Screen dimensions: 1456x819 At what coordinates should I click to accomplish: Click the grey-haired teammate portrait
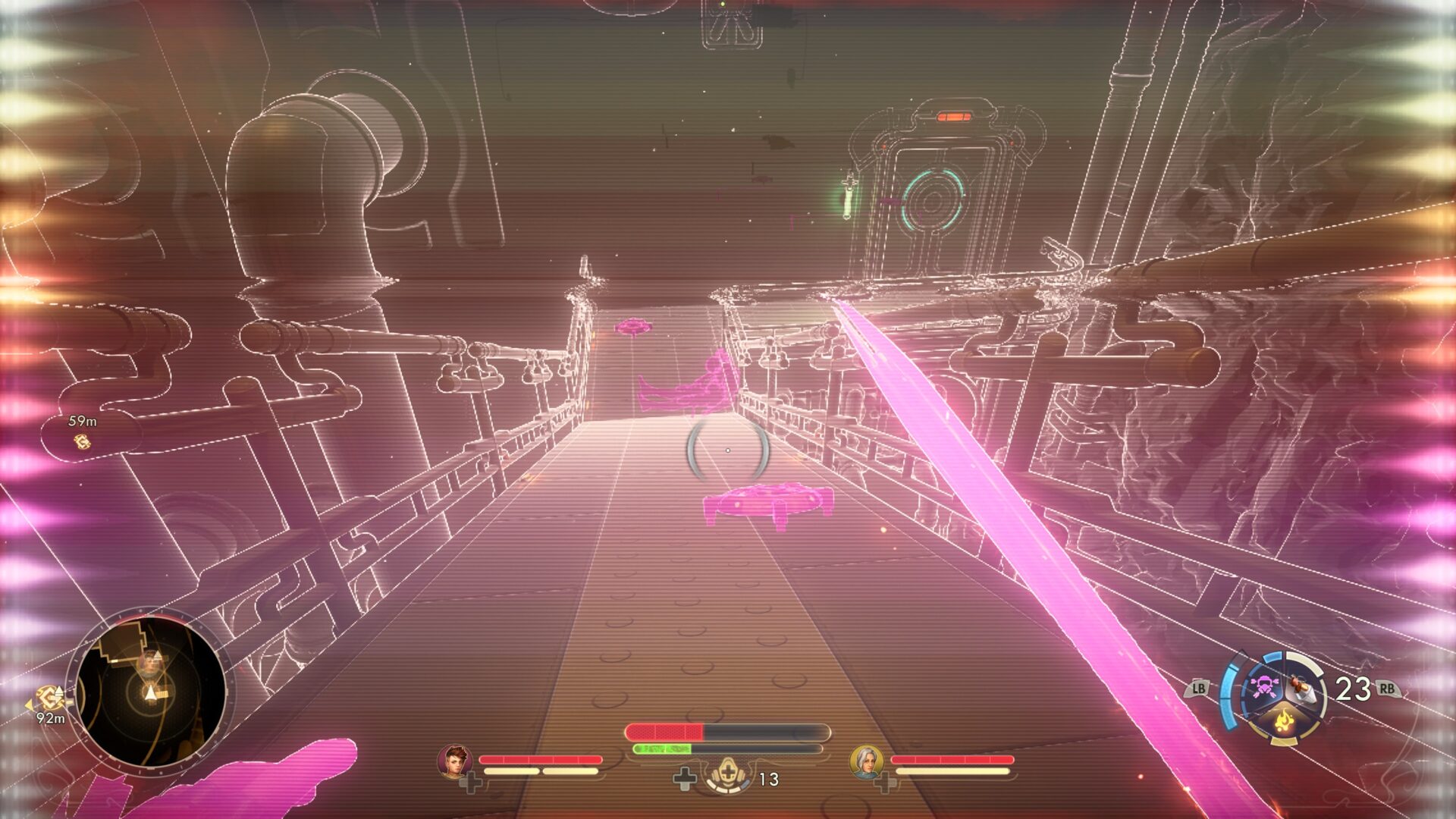tap(866, 761)
